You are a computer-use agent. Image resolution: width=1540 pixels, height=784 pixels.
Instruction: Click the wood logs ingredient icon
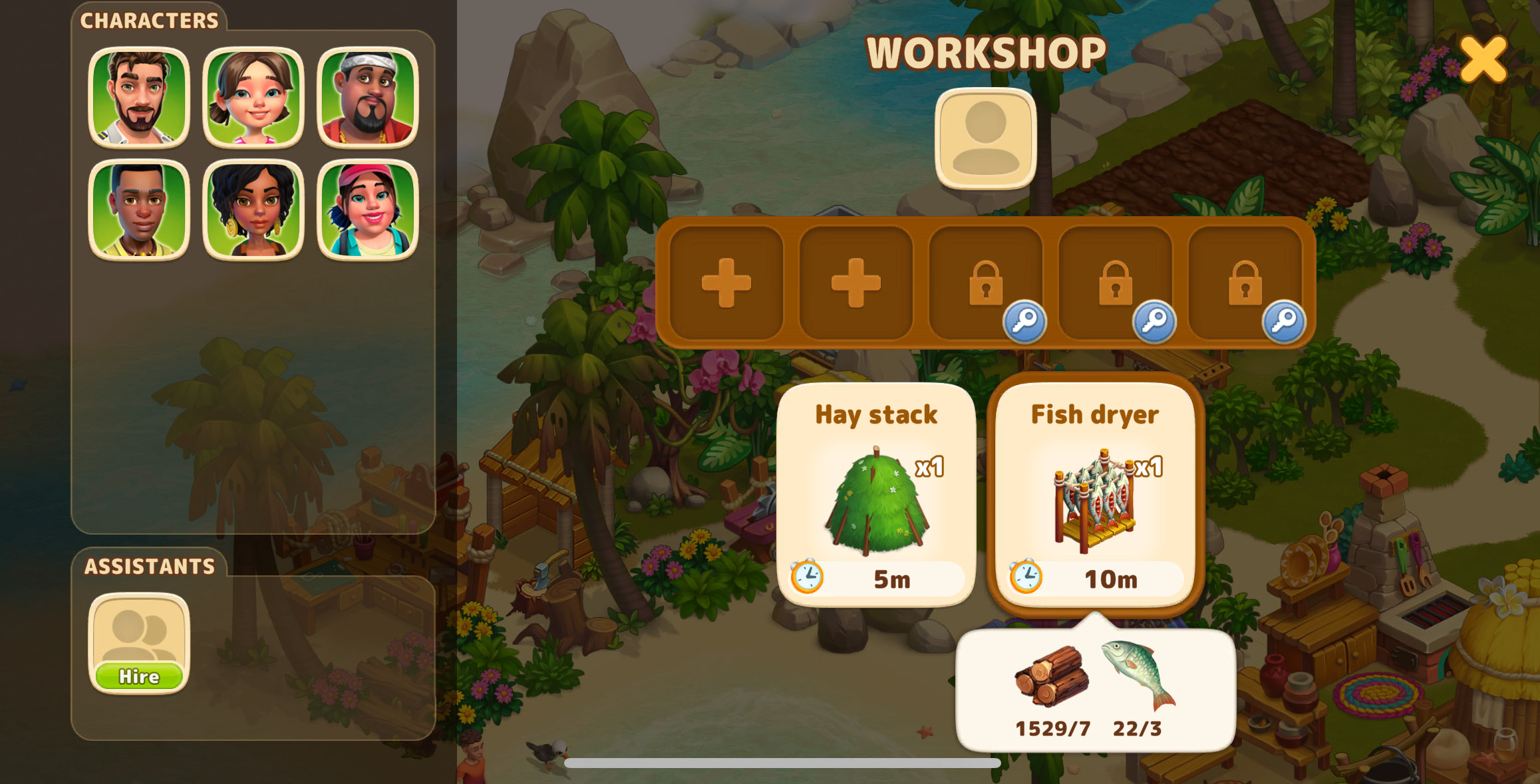1052,675
